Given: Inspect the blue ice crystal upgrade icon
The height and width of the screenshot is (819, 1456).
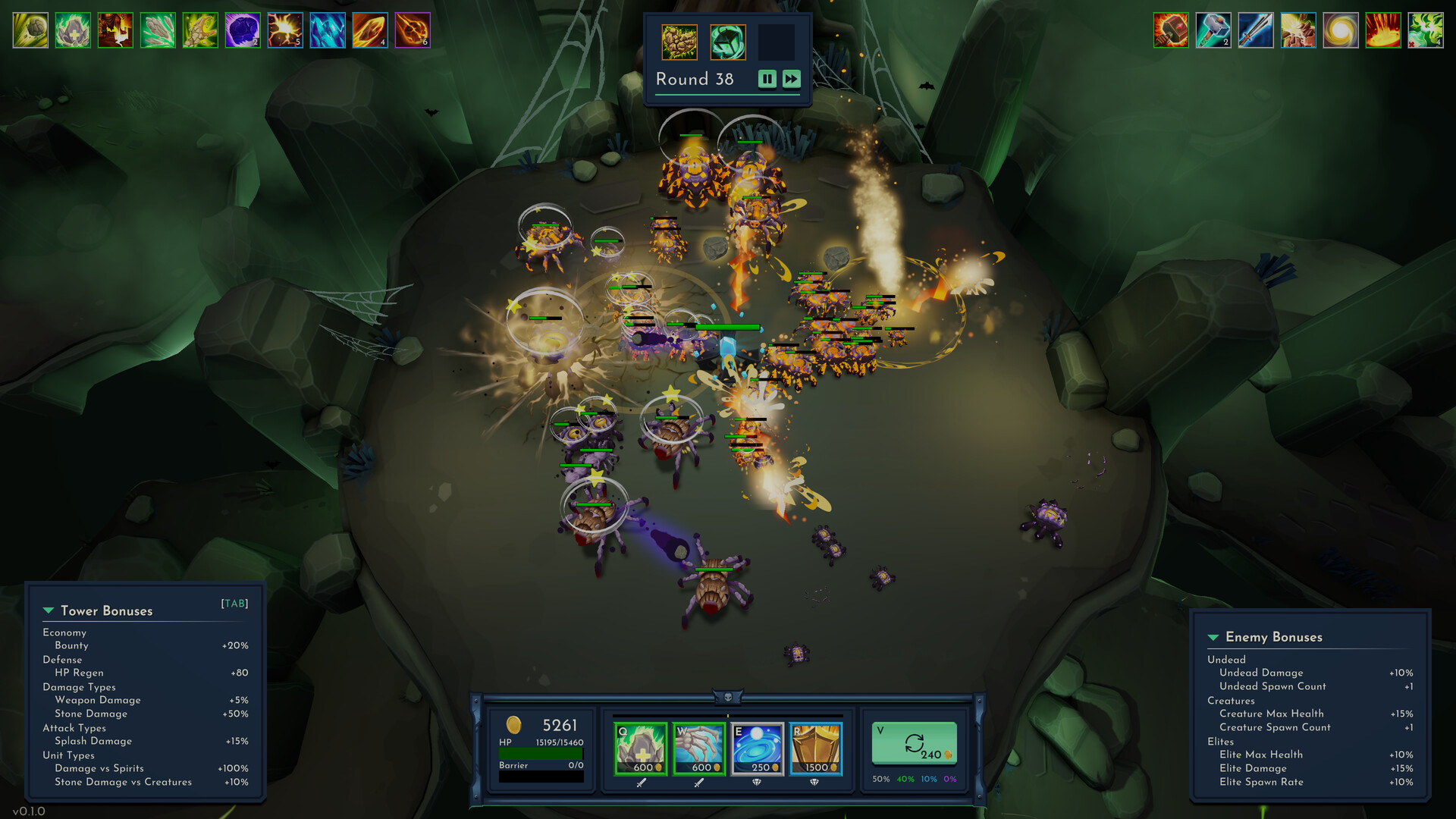Looking at the screenshot, I should click(x=328, y=31).
